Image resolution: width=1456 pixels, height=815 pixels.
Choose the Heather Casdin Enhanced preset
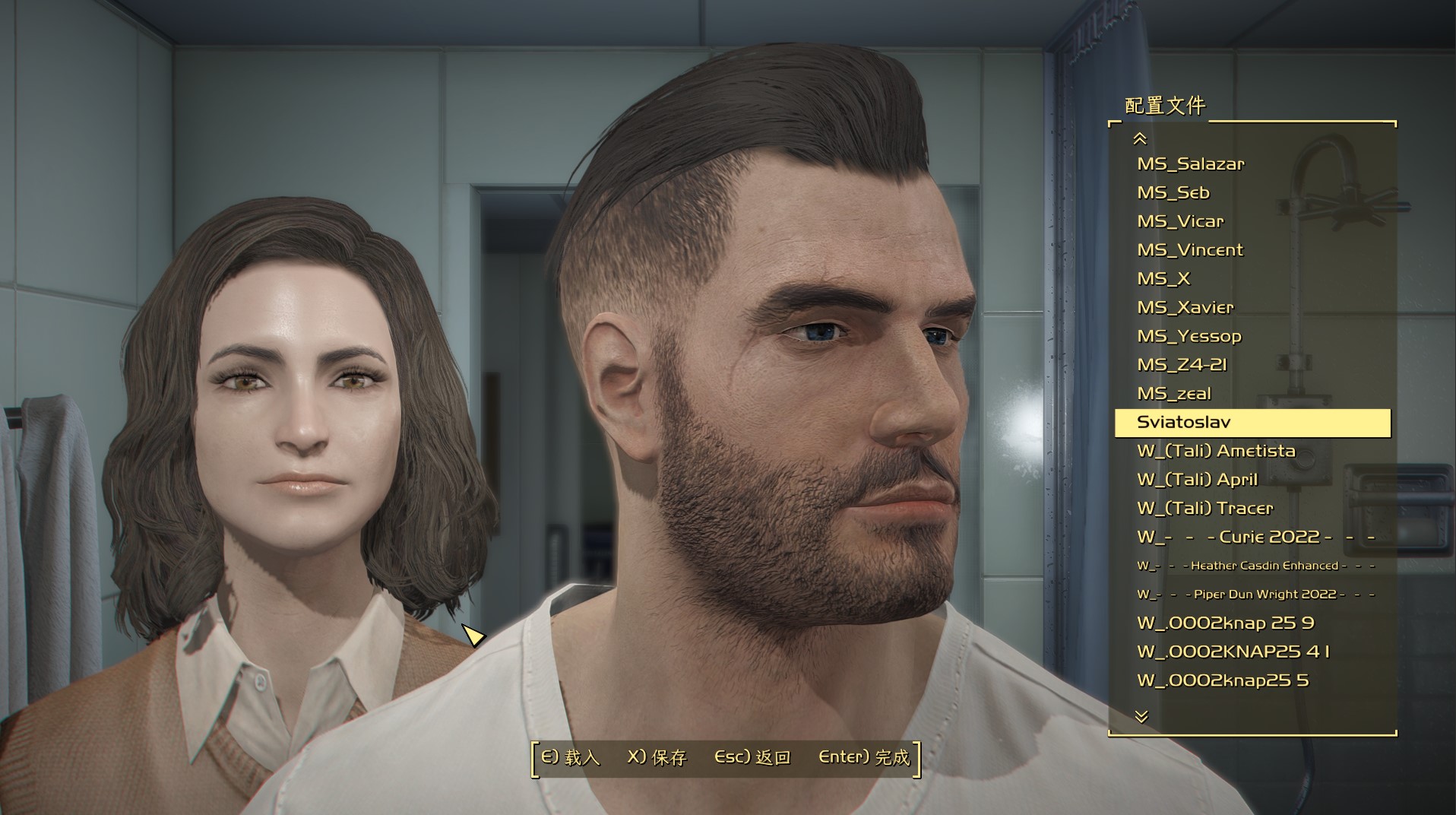[x=1255, y=566]
